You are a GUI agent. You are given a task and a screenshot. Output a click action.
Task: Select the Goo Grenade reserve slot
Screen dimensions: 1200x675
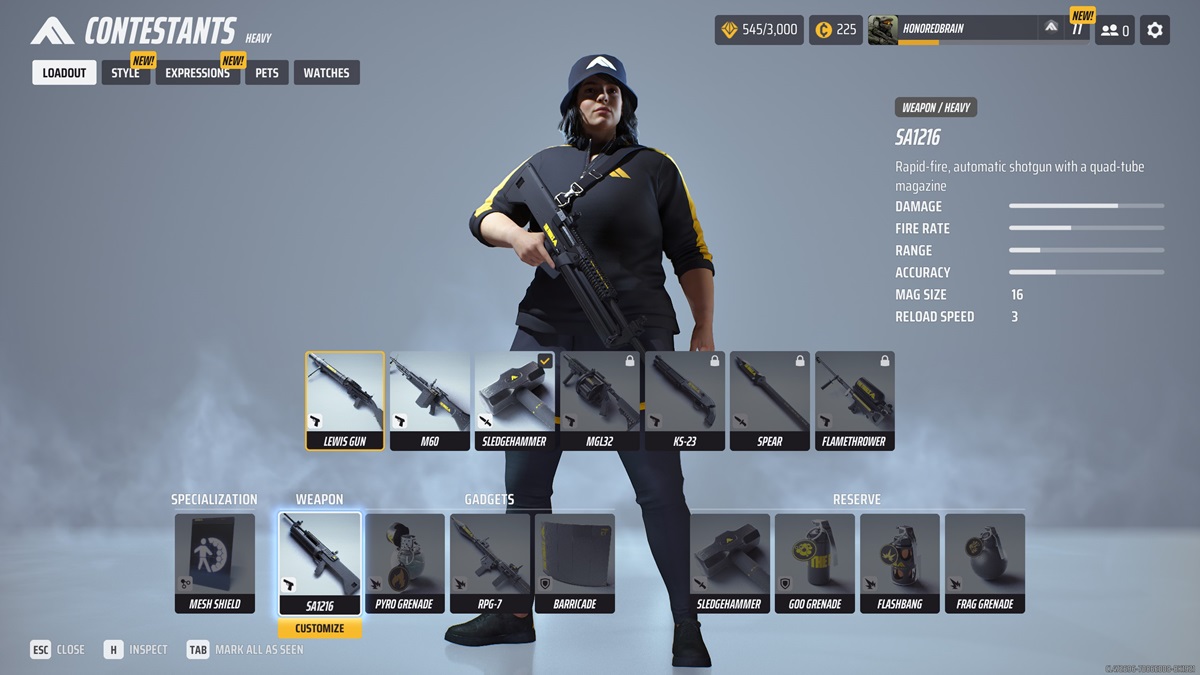[815, 562]
